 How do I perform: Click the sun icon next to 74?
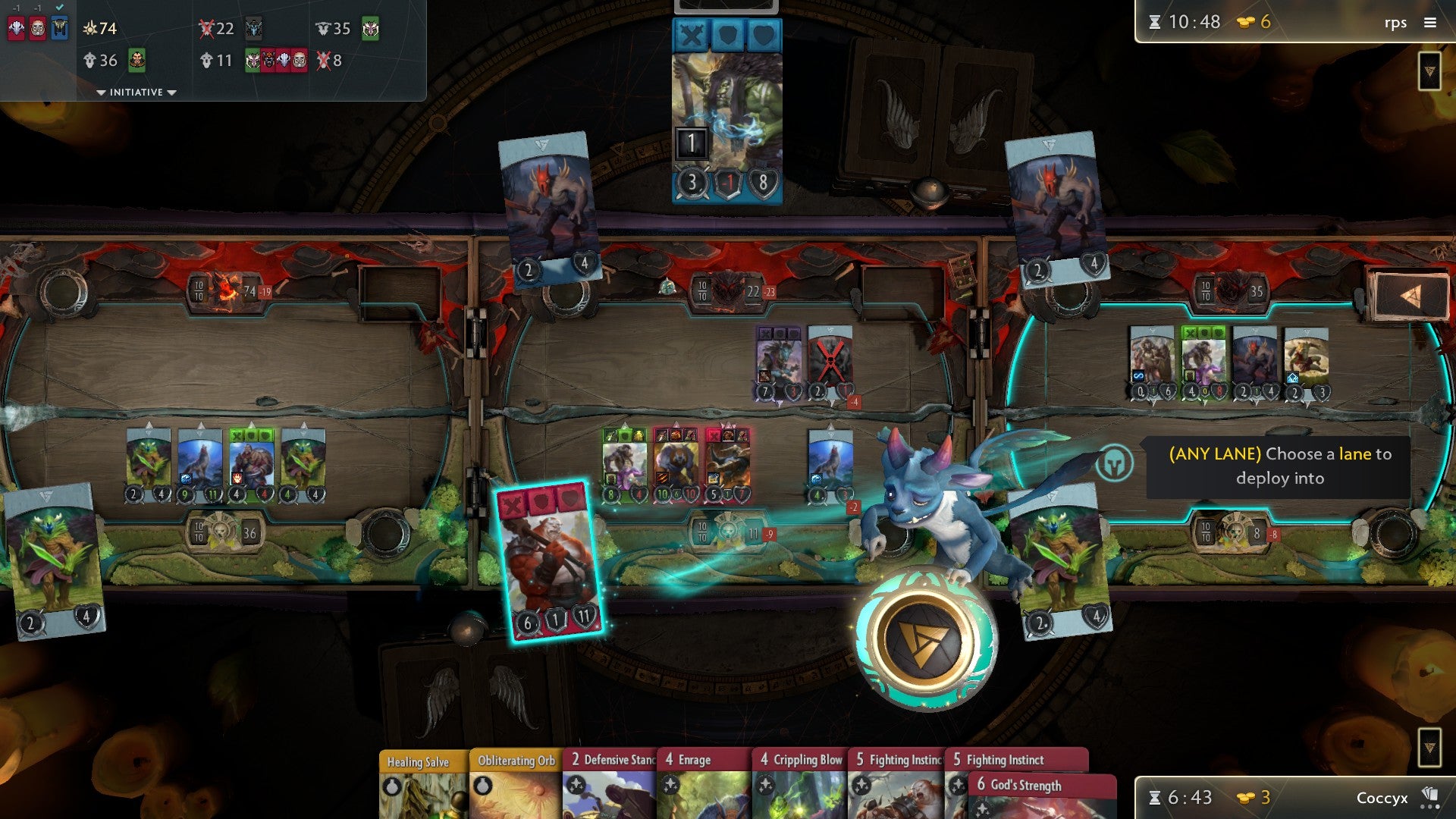click(91, 28)
